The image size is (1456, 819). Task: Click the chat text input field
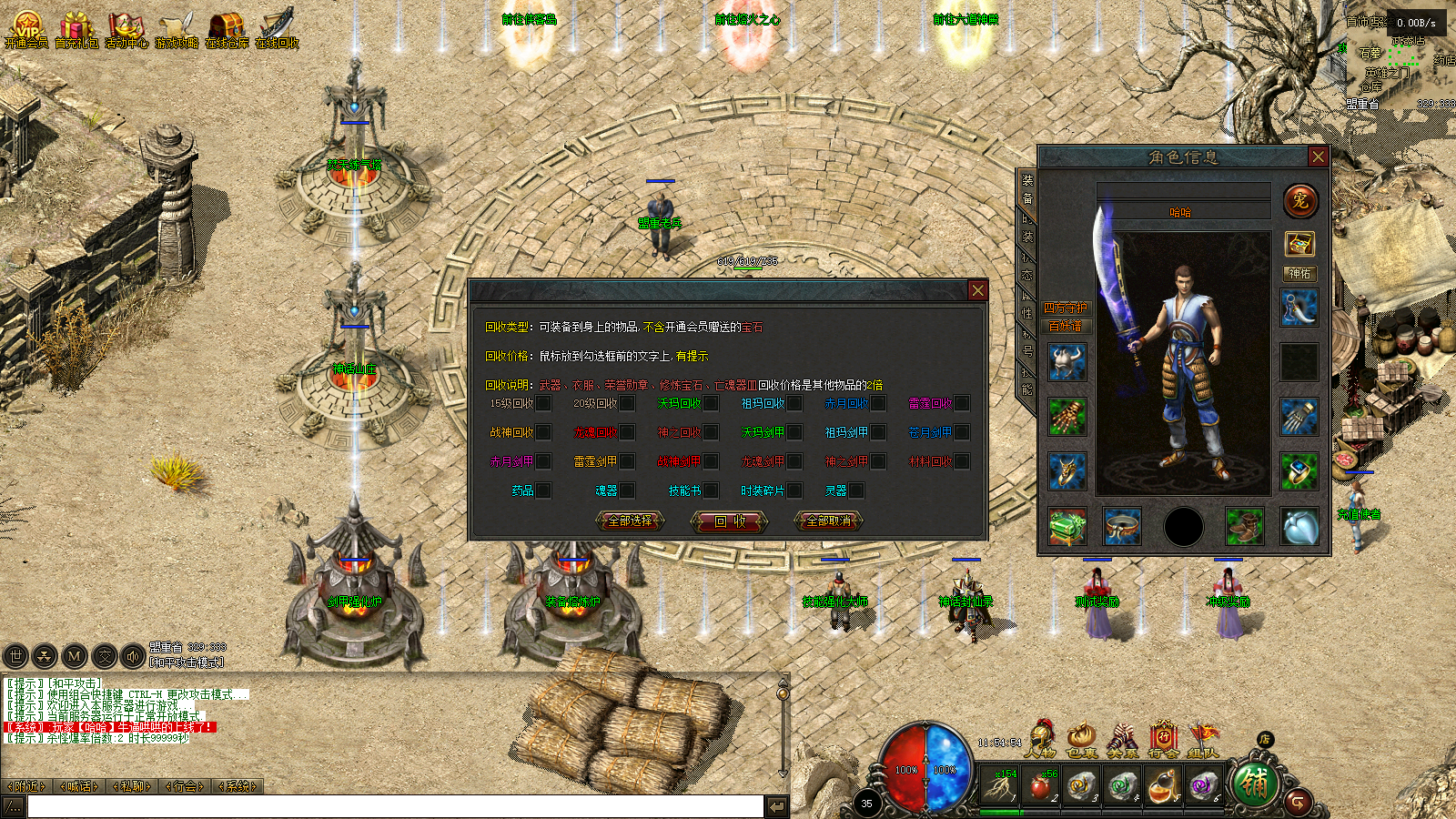coord(395,806)
